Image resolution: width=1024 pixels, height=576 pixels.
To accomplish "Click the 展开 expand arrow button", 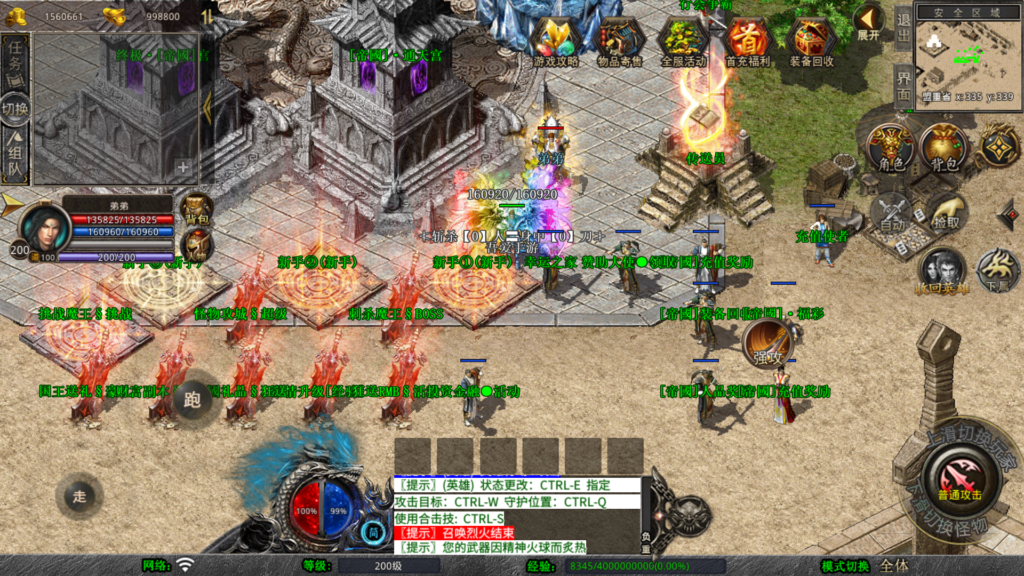I will pos(868,22).
